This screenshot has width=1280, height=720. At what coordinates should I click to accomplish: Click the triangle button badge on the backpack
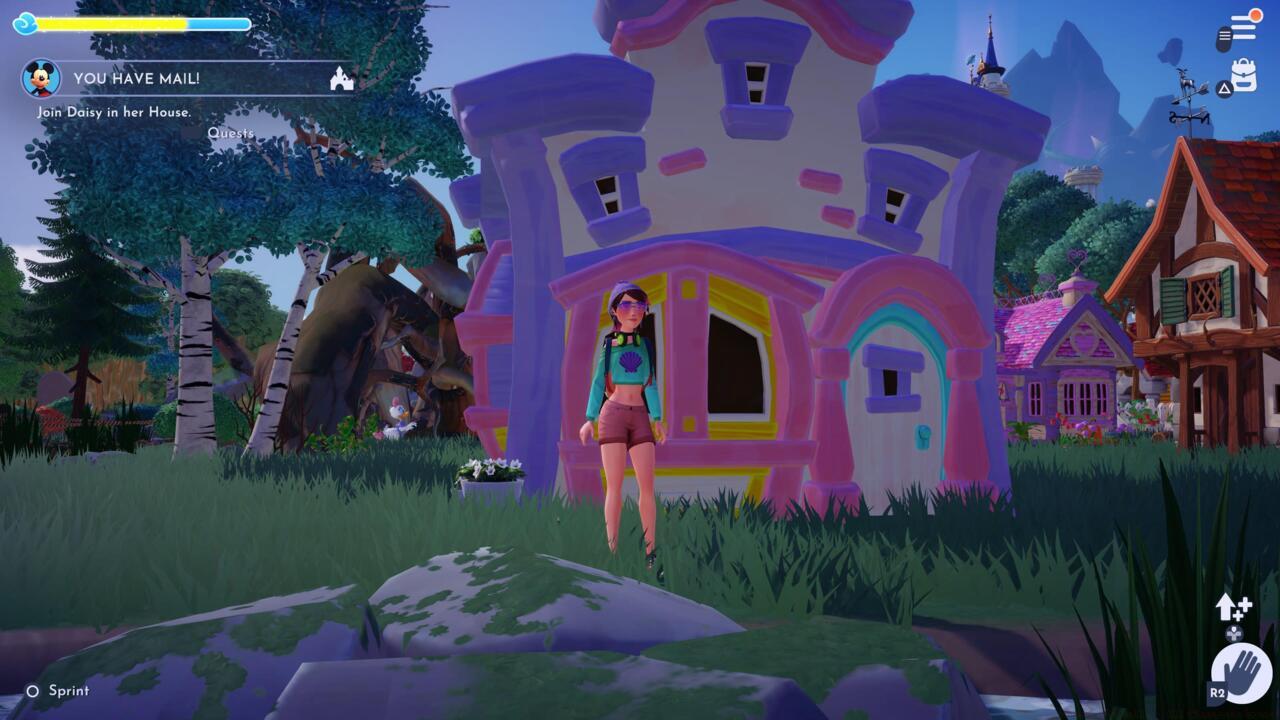tap(1225, 88)
